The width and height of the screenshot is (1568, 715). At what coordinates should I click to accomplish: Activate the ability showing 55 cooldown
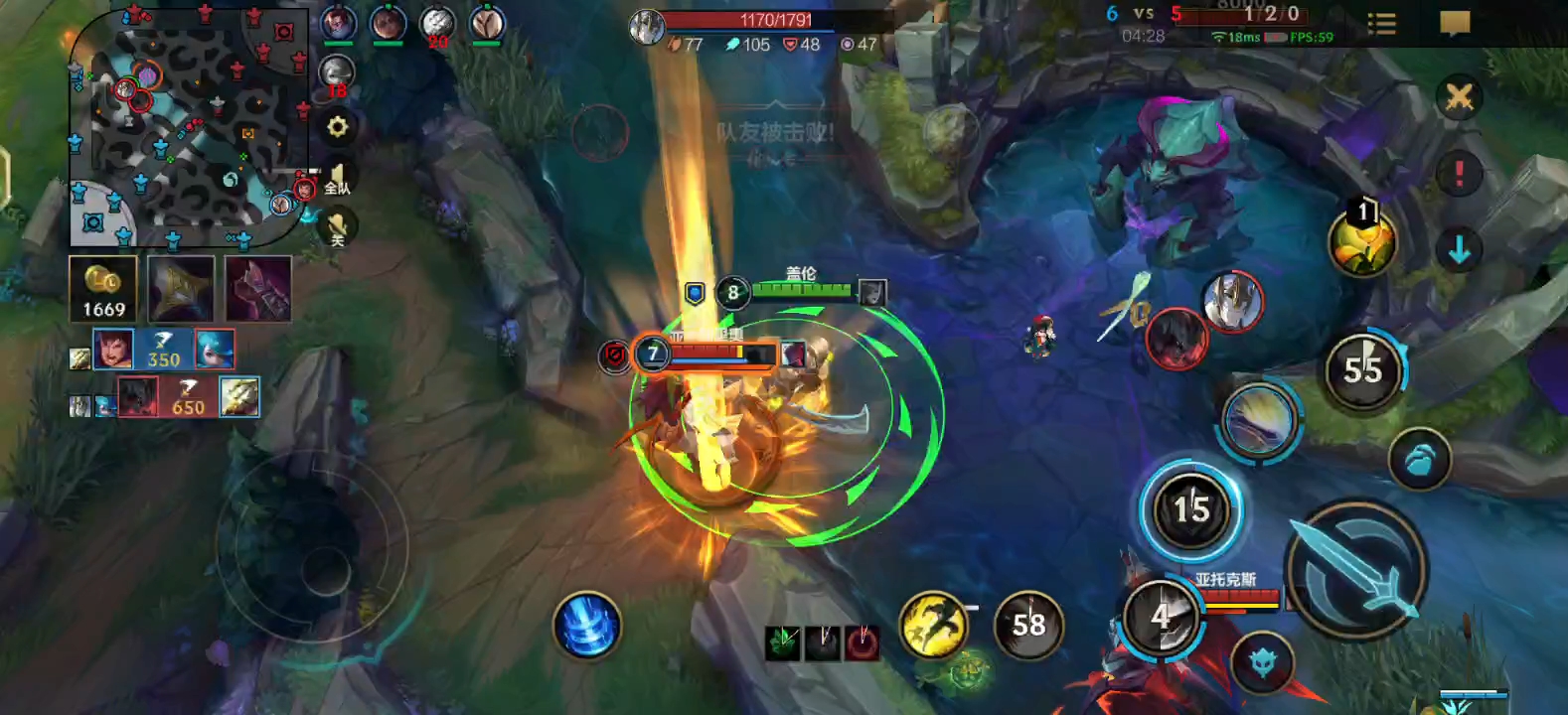click(x=1362, y=370)
